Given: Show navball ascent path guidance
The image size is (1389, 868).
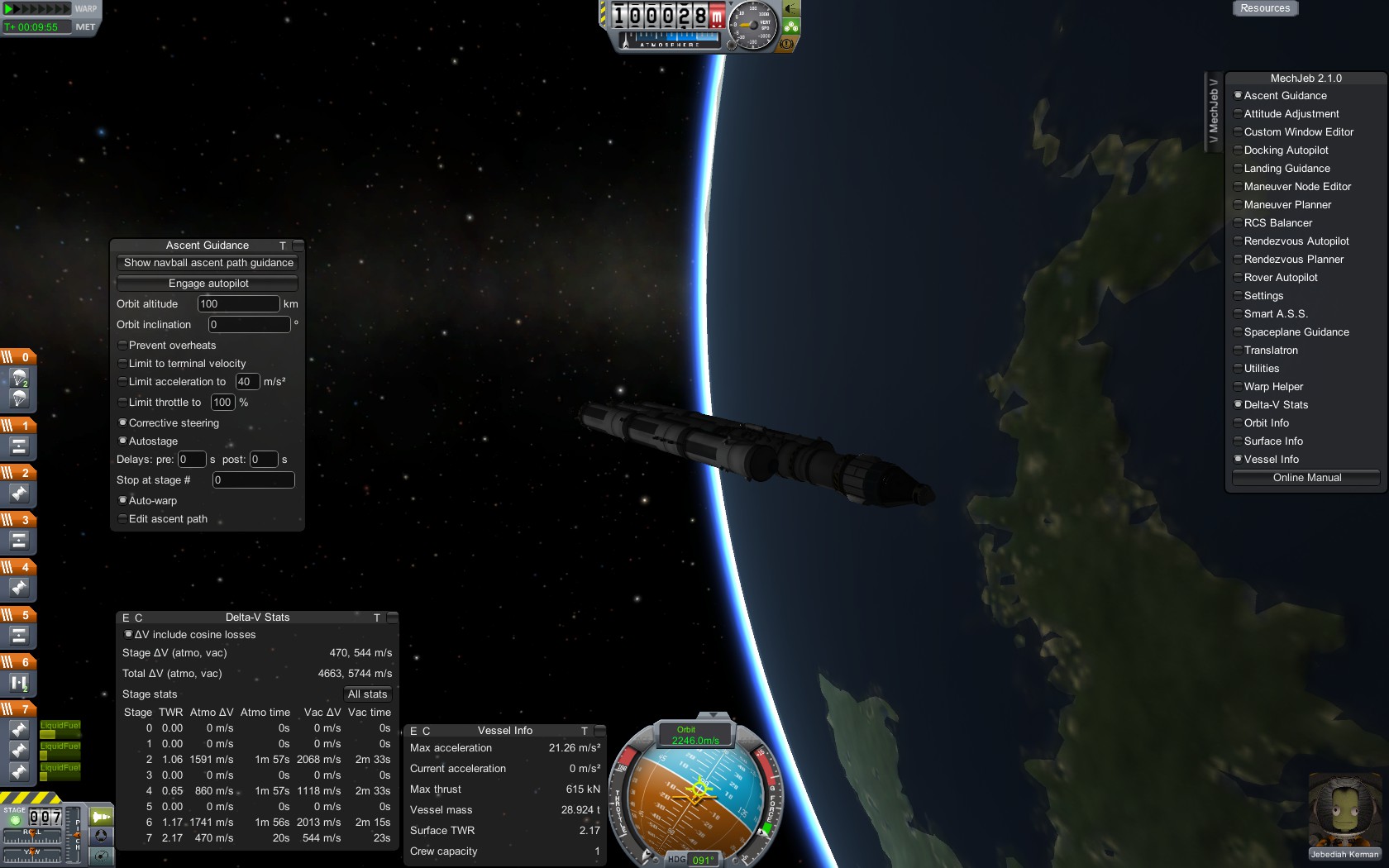Looking at the screenshot, I should pos(208,263).
